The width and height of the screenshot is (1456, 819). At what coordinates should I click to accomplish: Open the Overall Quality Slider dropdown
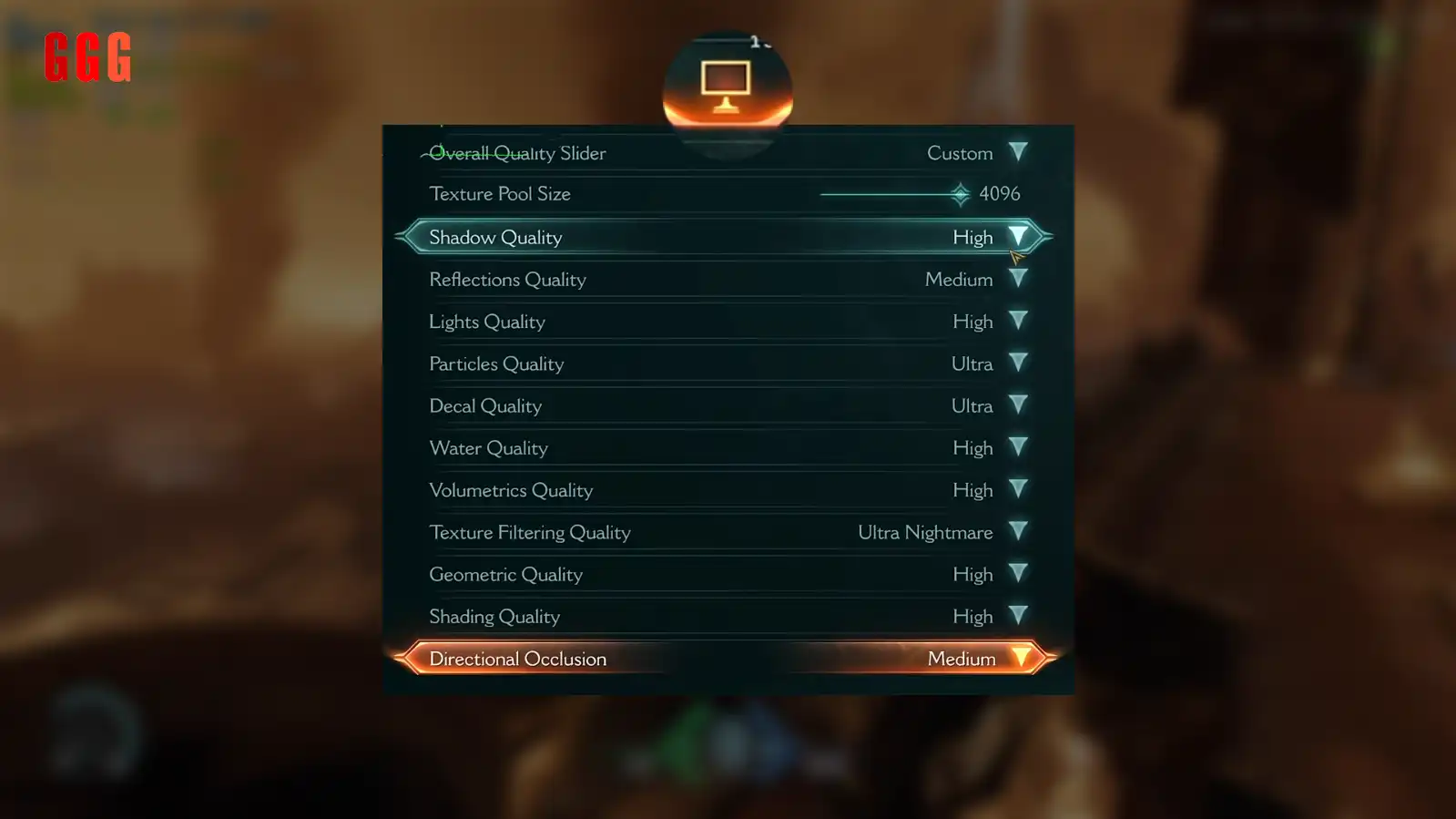[x=1017, y=152]
